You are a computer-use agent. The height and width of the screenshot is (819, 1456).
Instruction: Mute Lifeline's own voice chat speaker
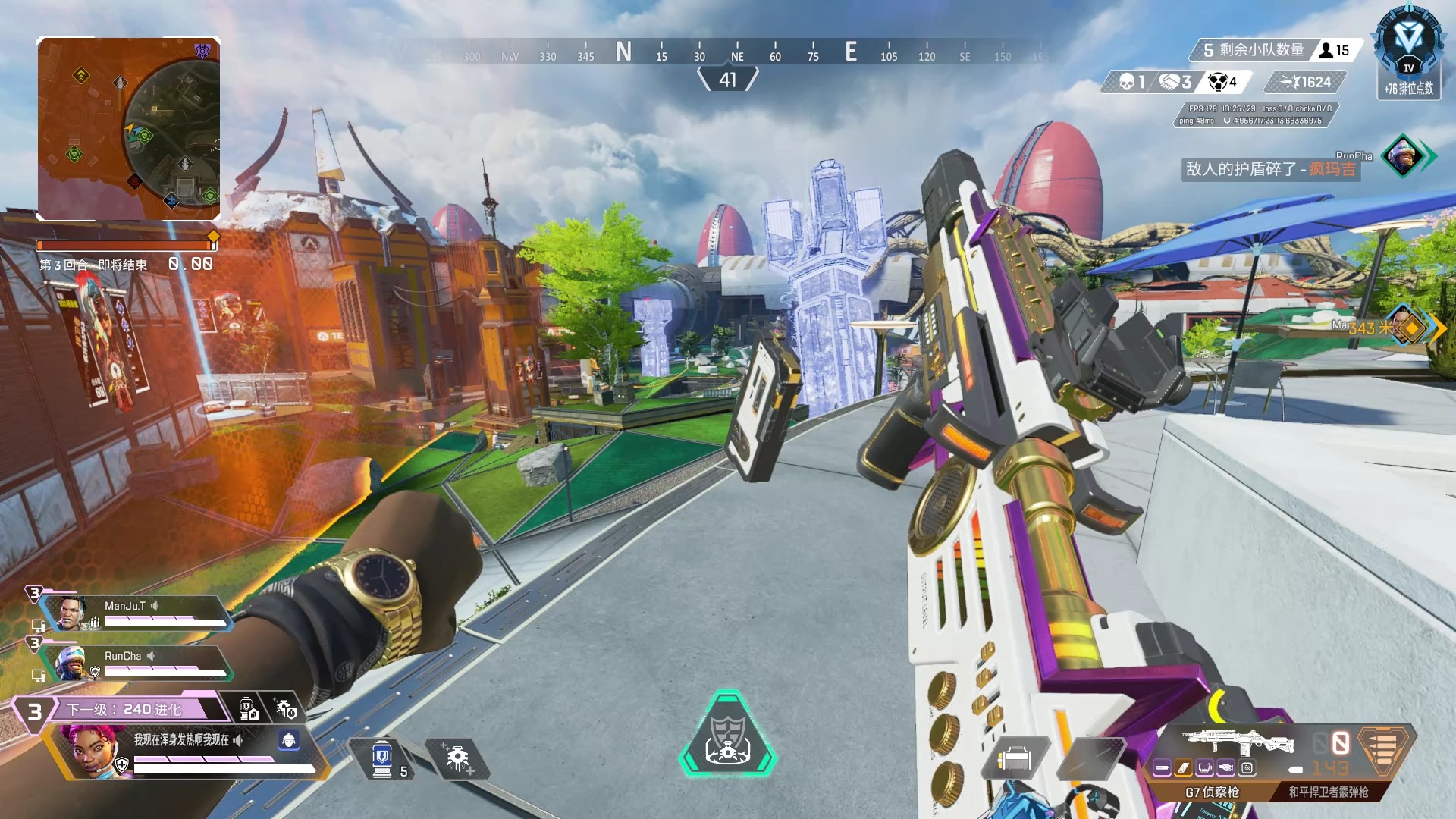coord(237,741)
